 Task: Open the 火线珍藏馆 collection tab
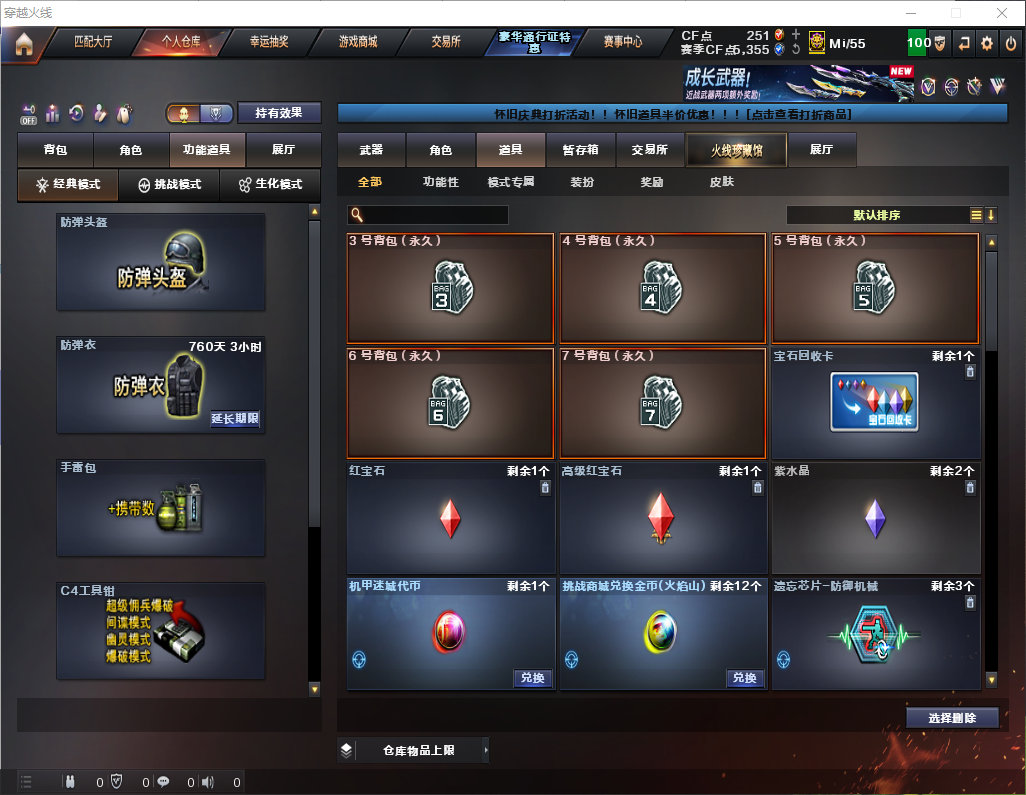[x=736, y=150]
